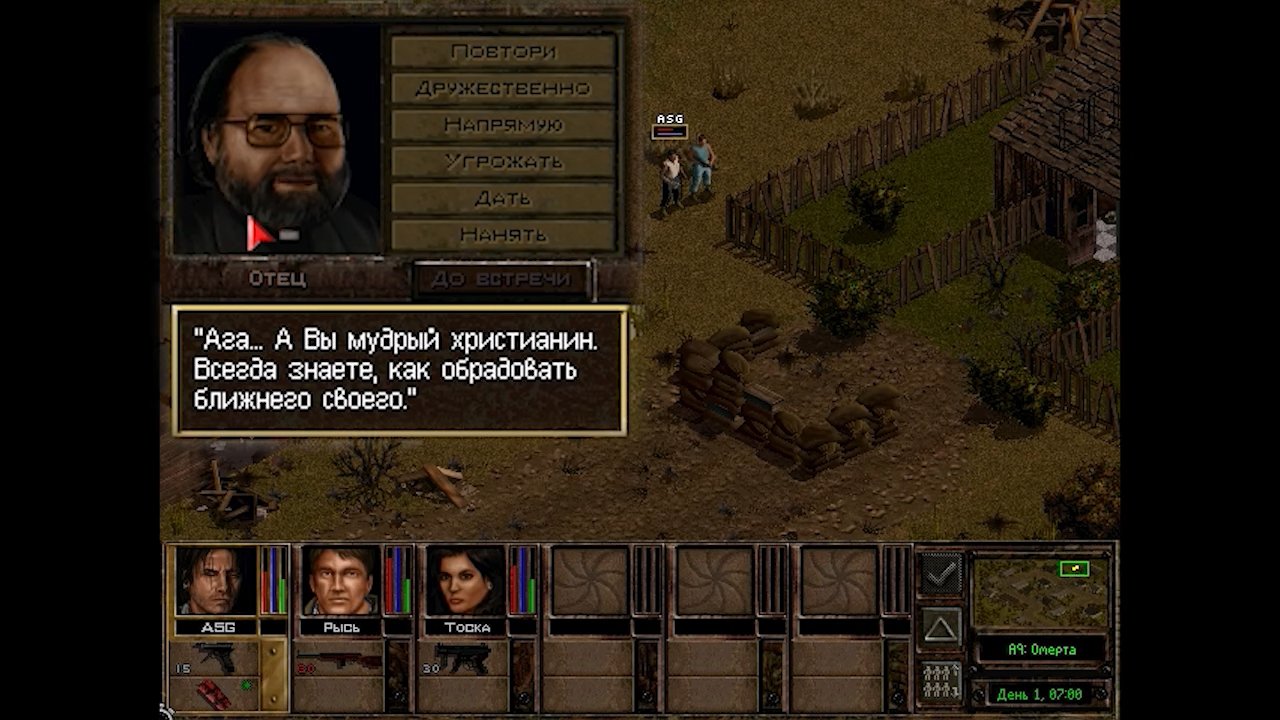Select "Нанять" to recruit this character
Viewport: 1280px width, 720px height.
point(503,235)
